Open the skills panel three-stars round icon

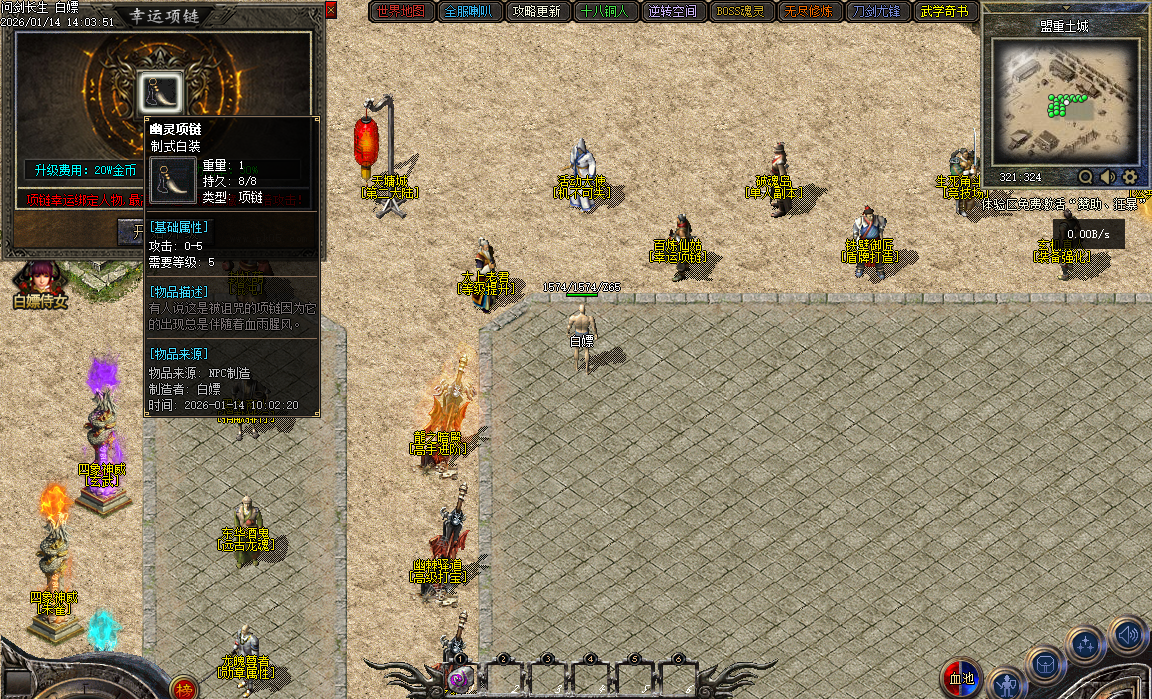(x=1086, y=644)
